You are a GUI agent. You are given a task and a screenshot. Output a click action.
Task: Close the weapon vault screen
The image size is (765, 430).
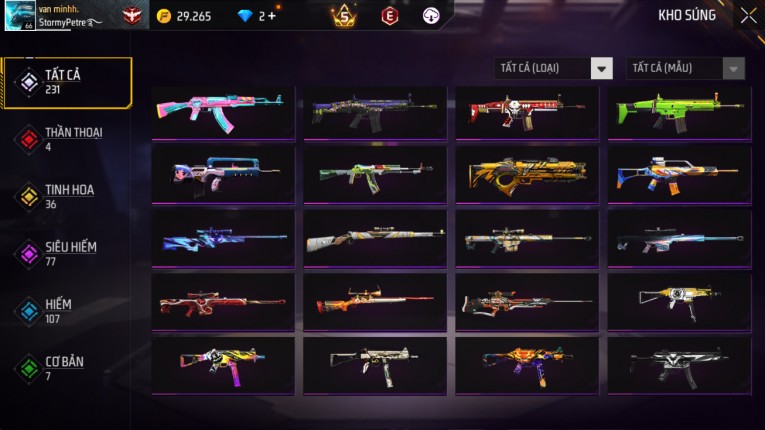(748, 16)
